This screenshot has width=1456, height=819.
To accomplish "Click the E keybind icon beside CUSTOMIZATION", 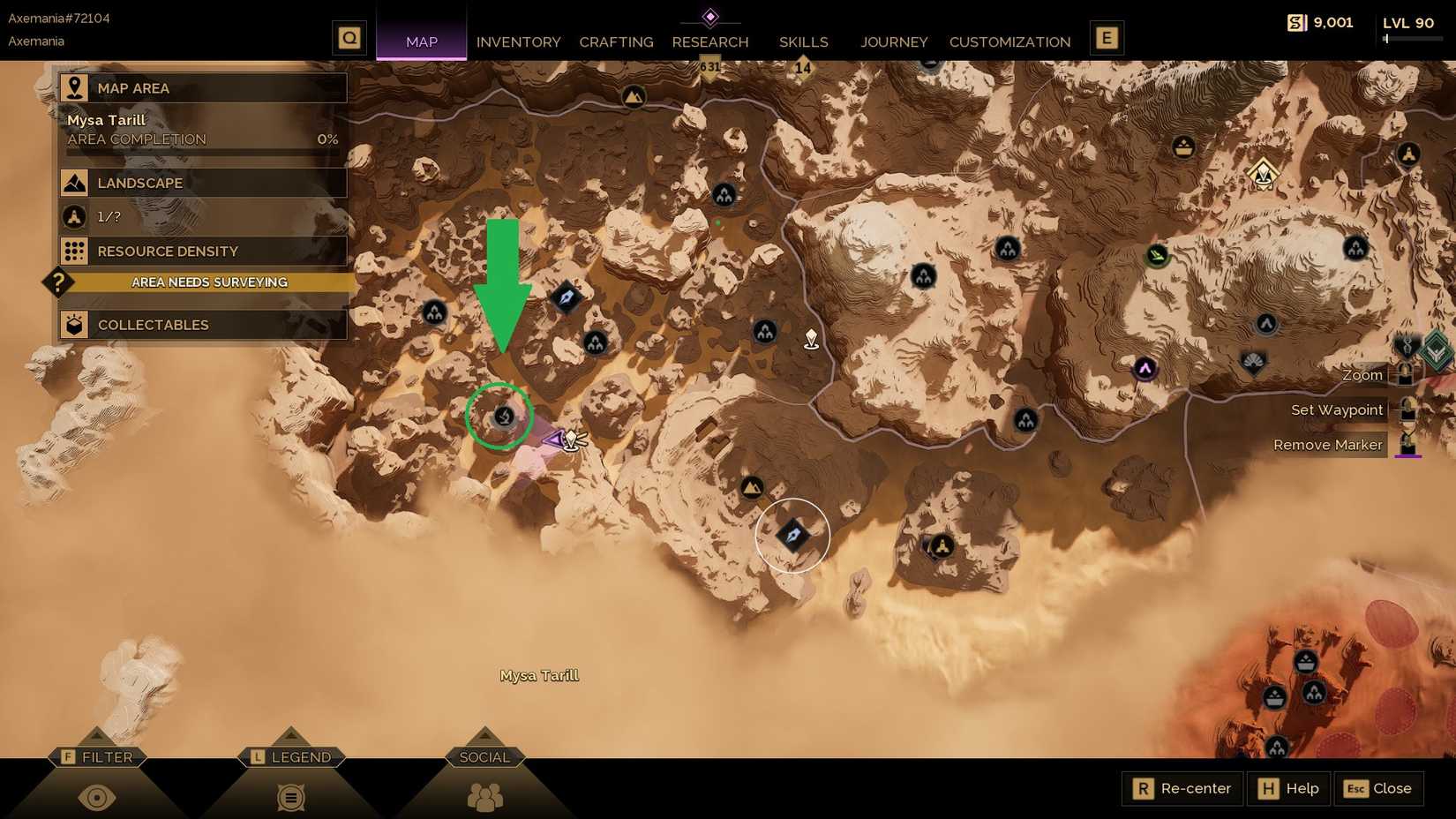I will click(x=1107, y=38).
